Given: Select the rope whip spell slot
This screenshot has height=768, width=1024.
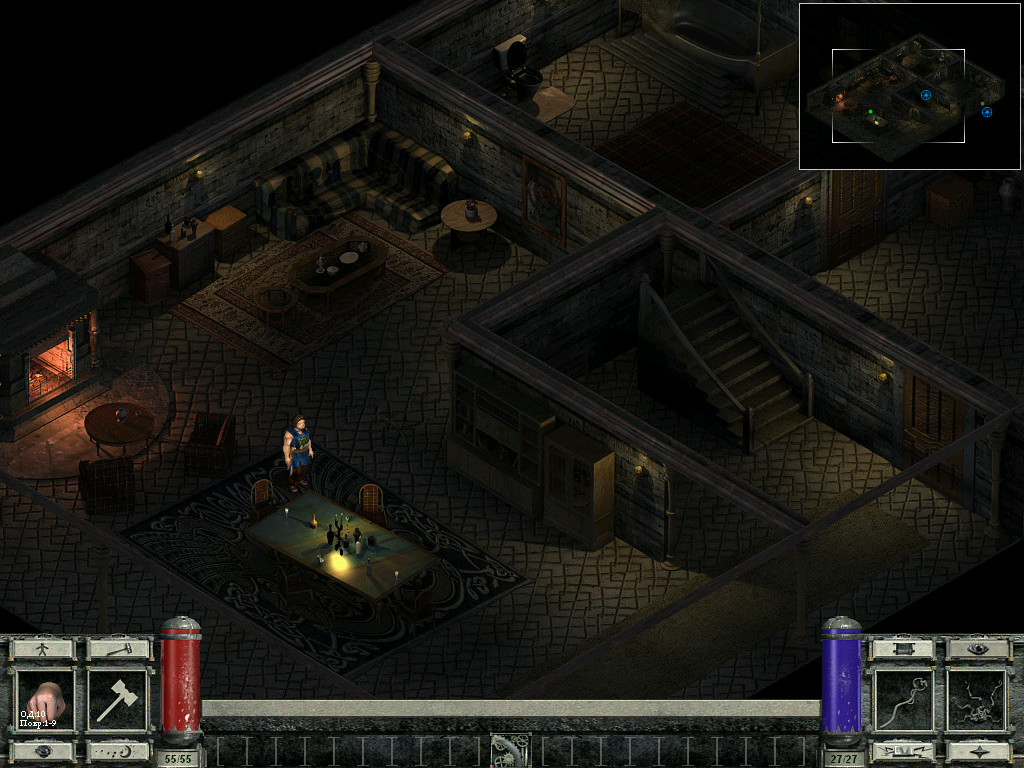Looking at the screenshot, I should [902, 700].
